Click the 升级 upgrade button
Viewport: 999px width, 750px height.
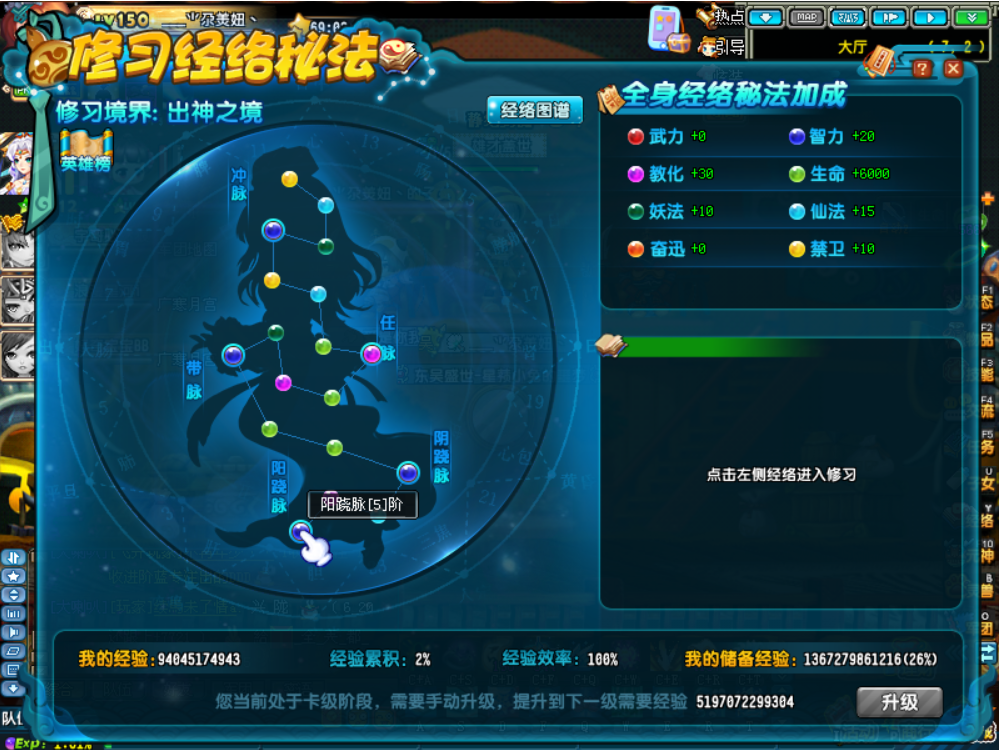899,702
